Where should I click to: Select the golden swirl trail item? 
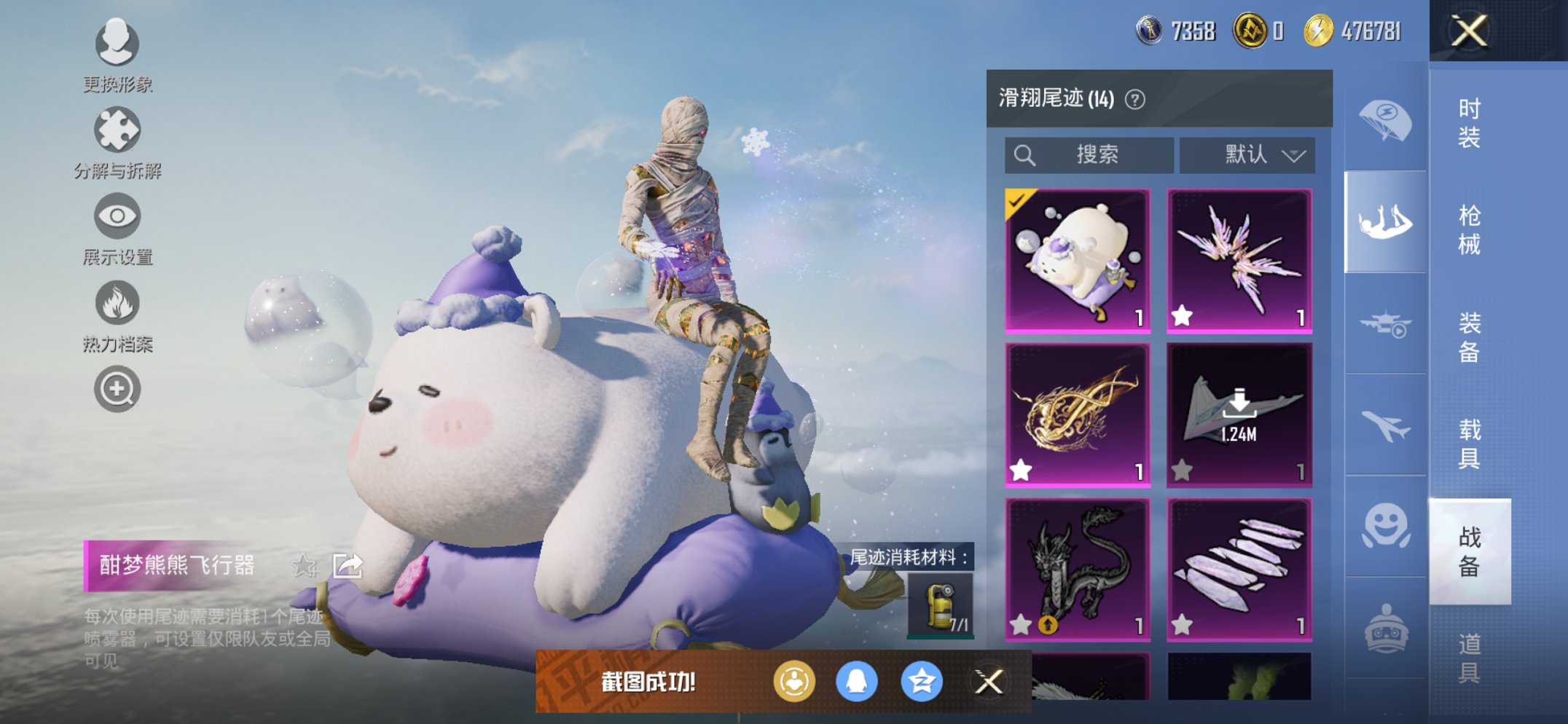pyautogui.click(x=1078, y=414)
